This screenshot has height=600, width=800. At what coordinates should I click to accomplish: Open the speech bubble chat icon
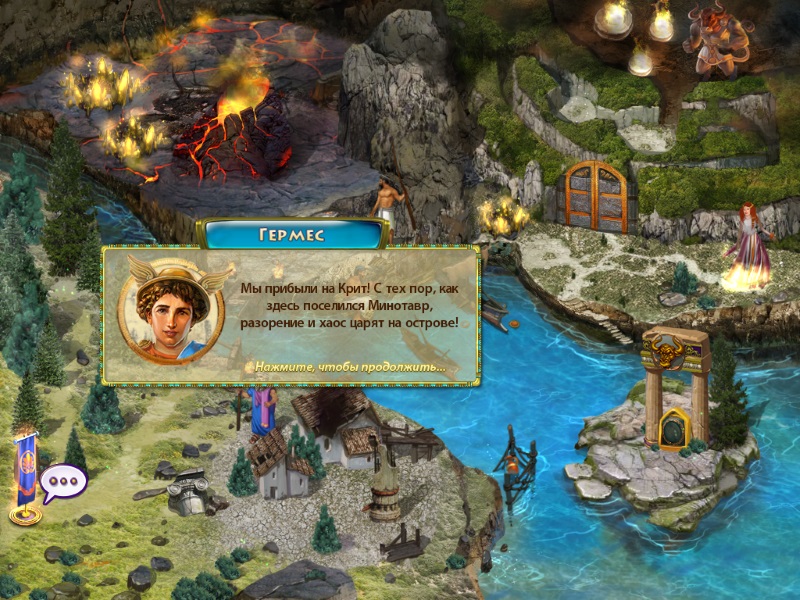[65, 481]
